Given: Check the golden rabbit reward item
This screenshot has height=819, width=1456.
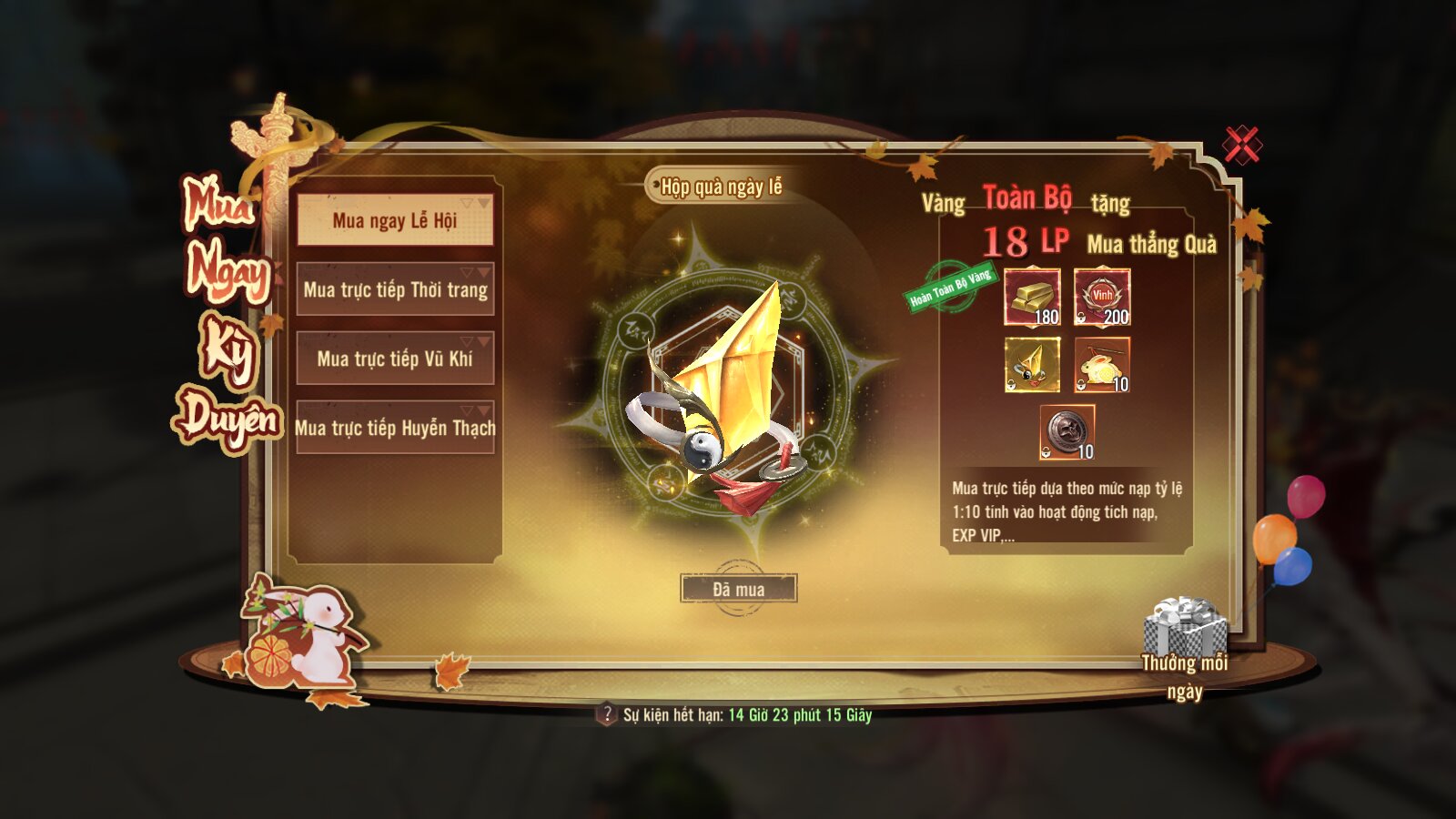Looking at the screenshot, I should click(x=1102, y=365).
